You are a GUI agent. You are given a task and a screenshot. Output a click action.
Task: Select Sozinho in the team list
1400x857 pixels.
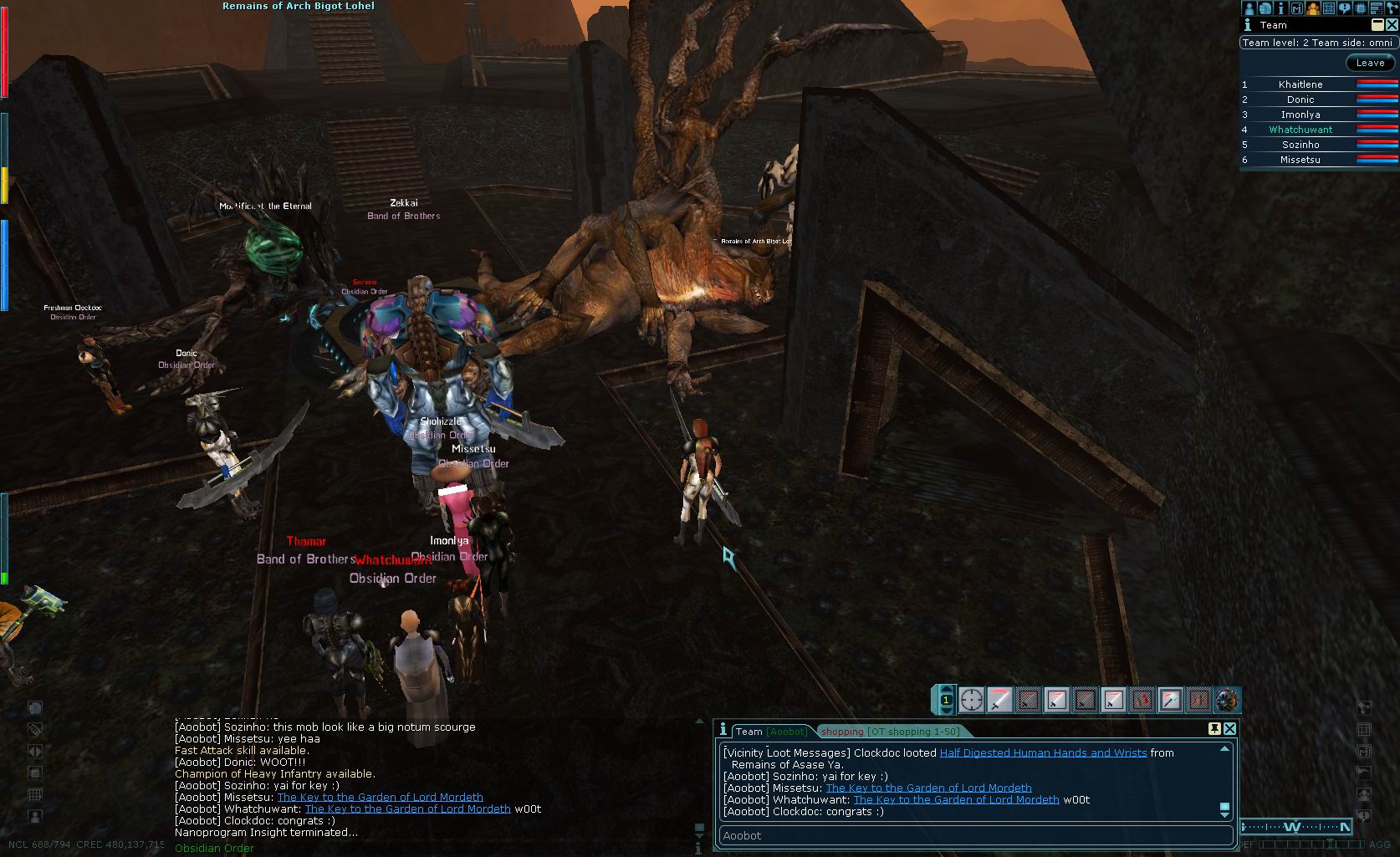coord(1300,145)
